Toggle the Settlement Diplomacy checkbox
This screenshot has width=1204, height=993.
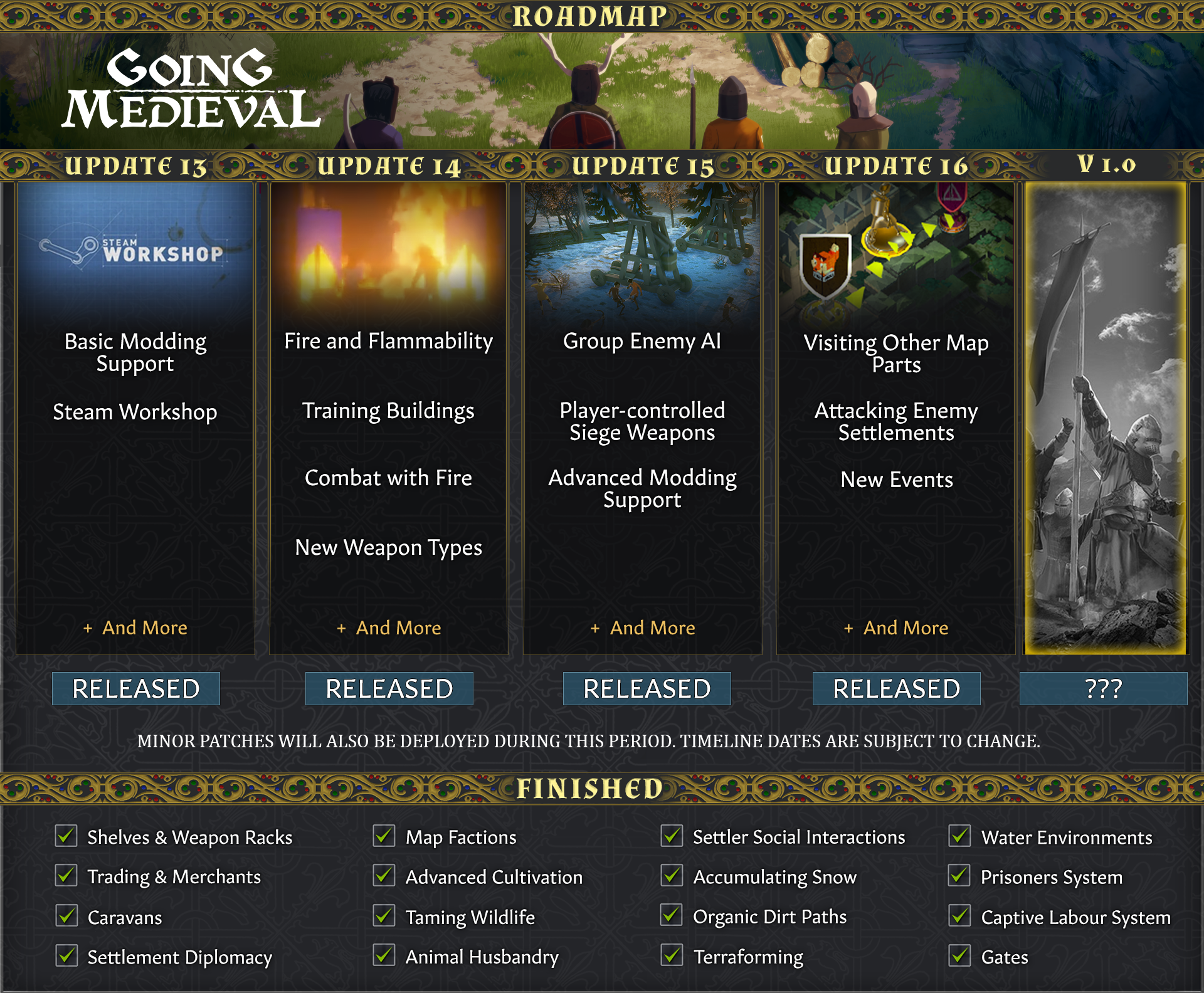(x=66, y=956)
